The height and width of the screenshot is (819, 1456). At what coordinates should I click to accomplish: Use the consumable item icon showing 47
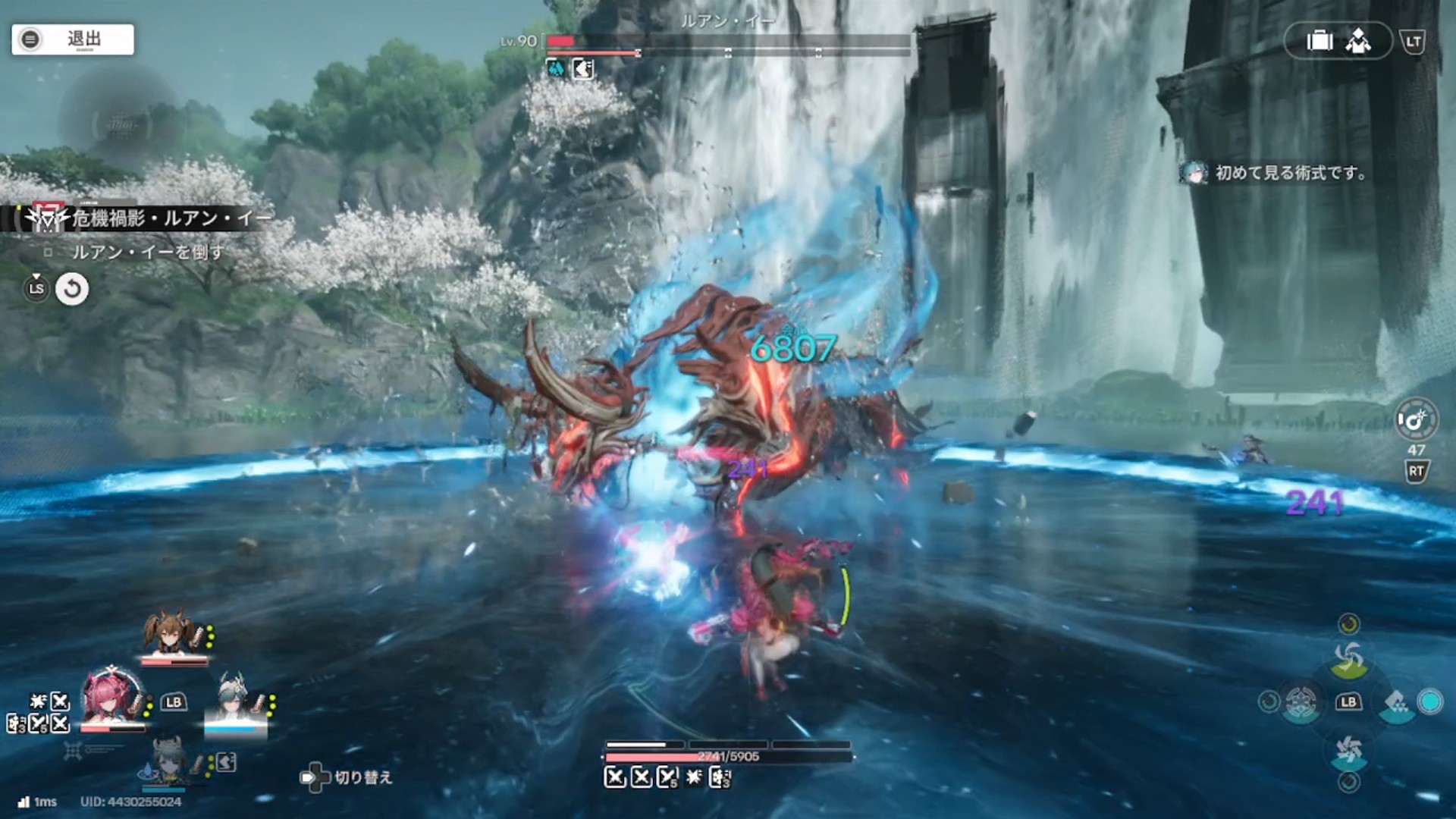[1416, 420]
